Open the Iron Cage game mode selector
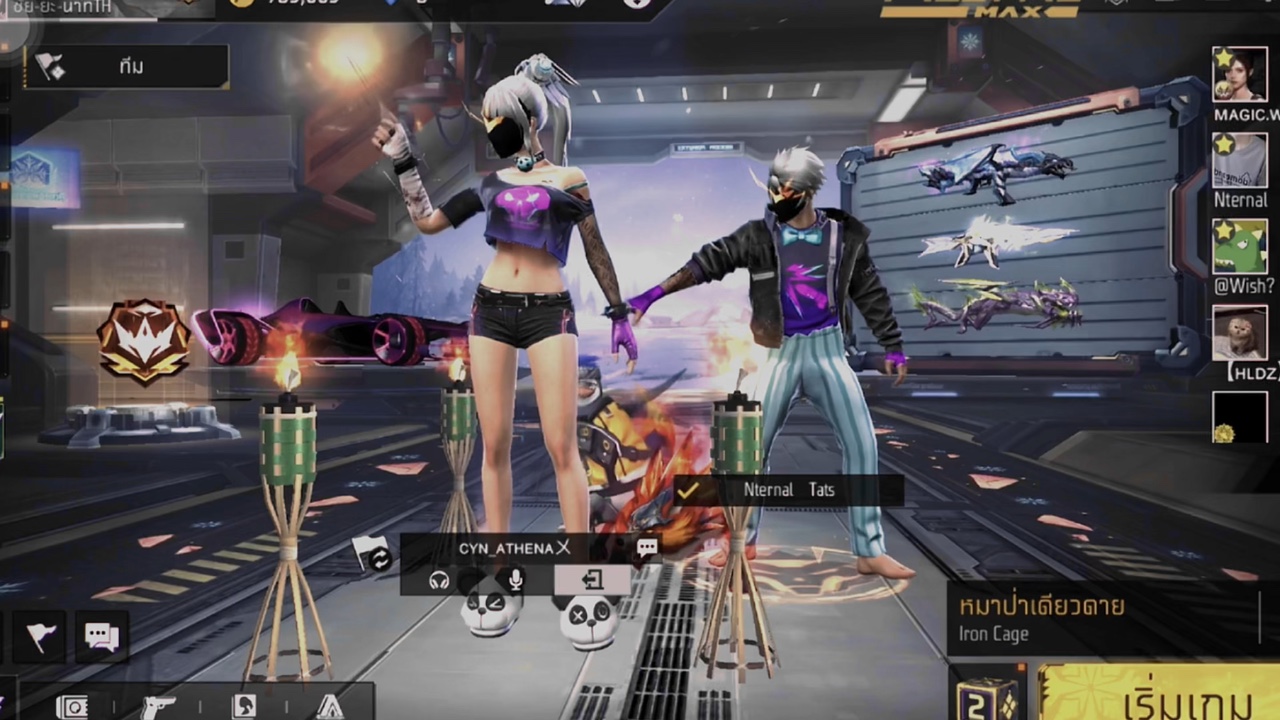The height and width of the screenshot is (720, 1280). [x=1100, y=618]
